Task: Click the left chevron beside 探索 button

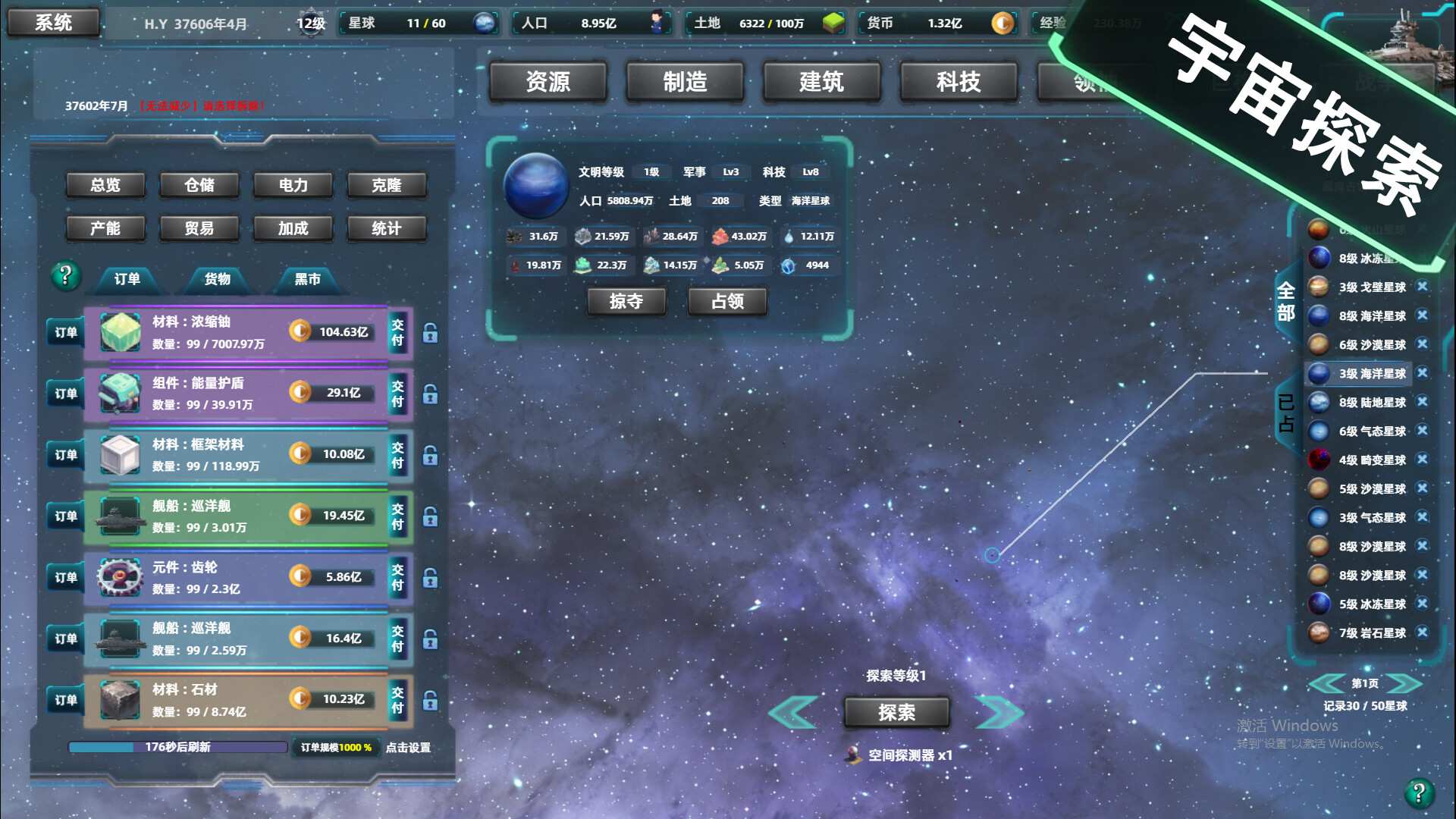Action: coord(793,711)
